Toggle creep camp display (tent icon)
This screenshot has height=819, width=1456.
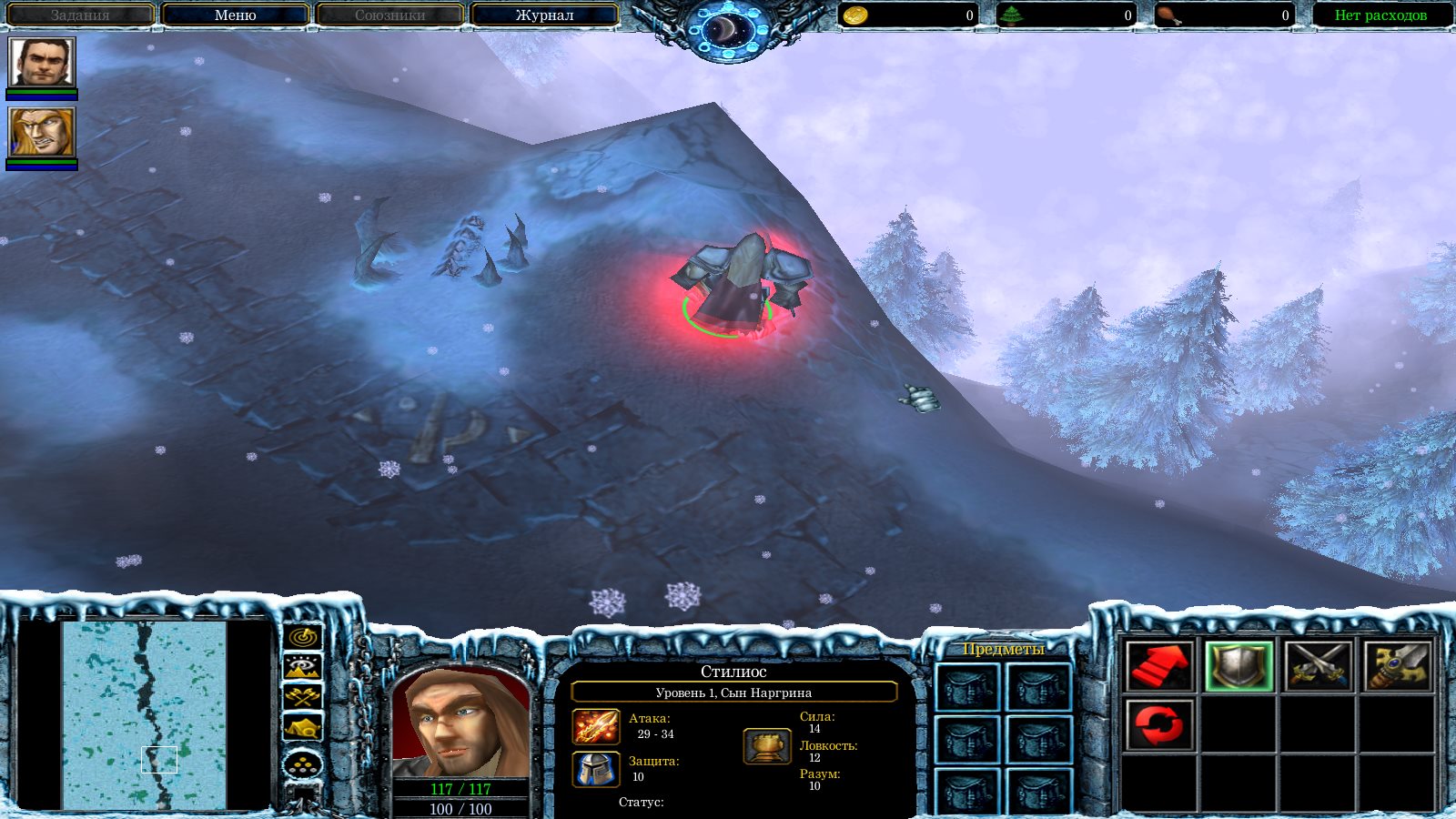point(303,727)
